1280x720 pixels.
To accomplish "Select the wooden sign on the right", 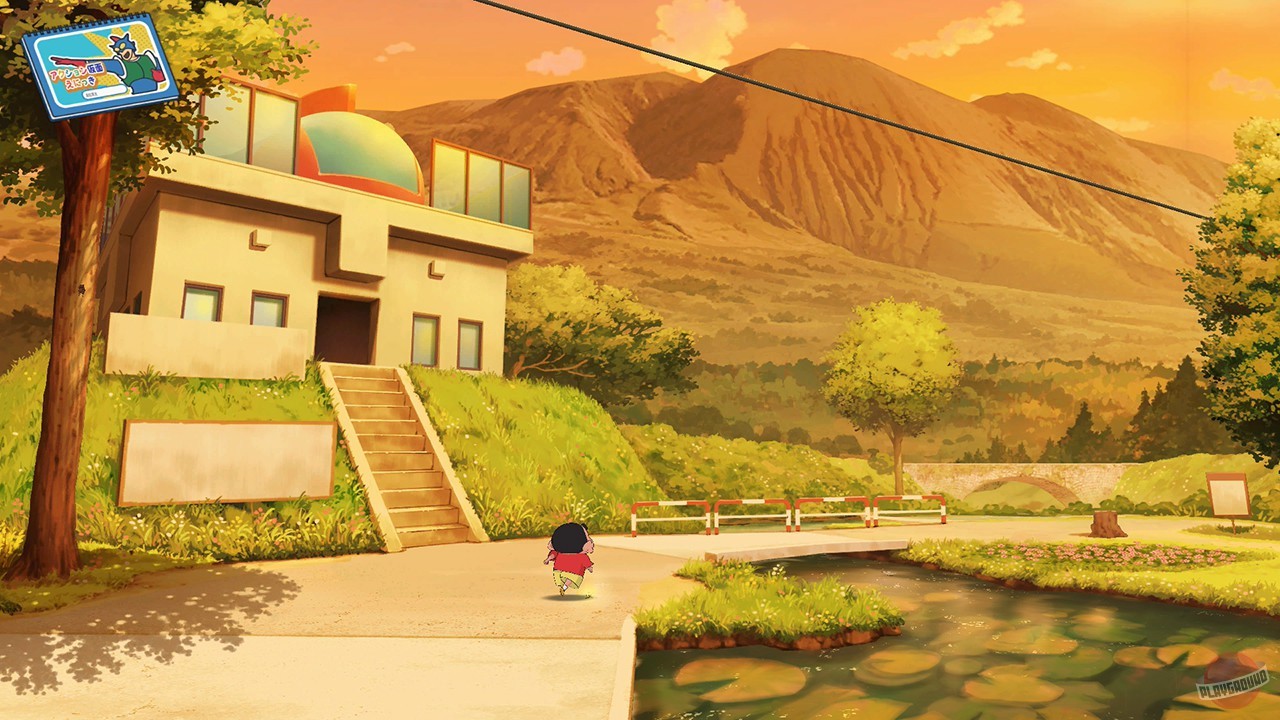I will pos(1228,495).
